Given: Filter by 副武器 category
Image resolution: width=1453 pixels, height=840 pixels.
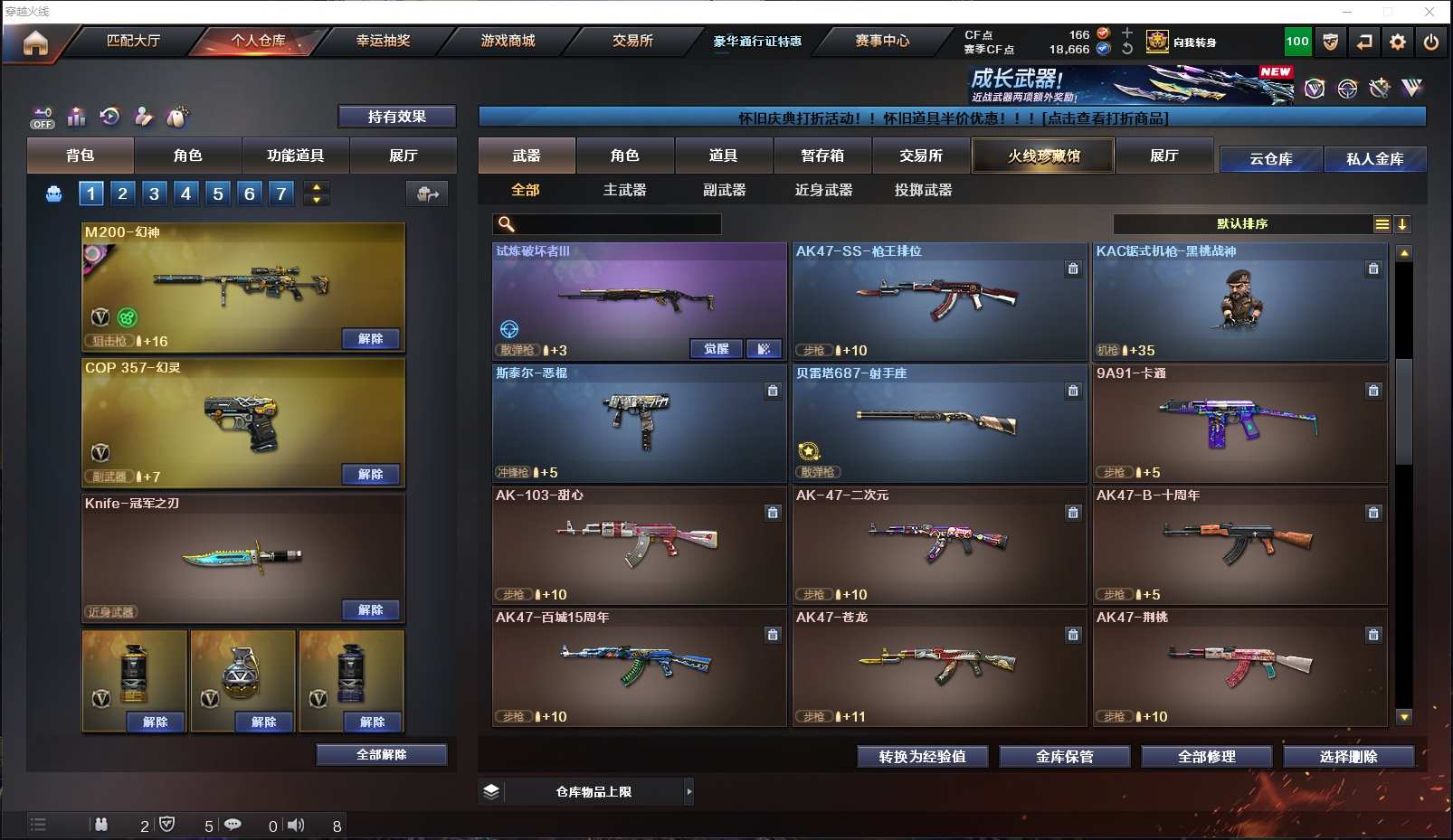Looking at the screenshot, I should point(724,190).
